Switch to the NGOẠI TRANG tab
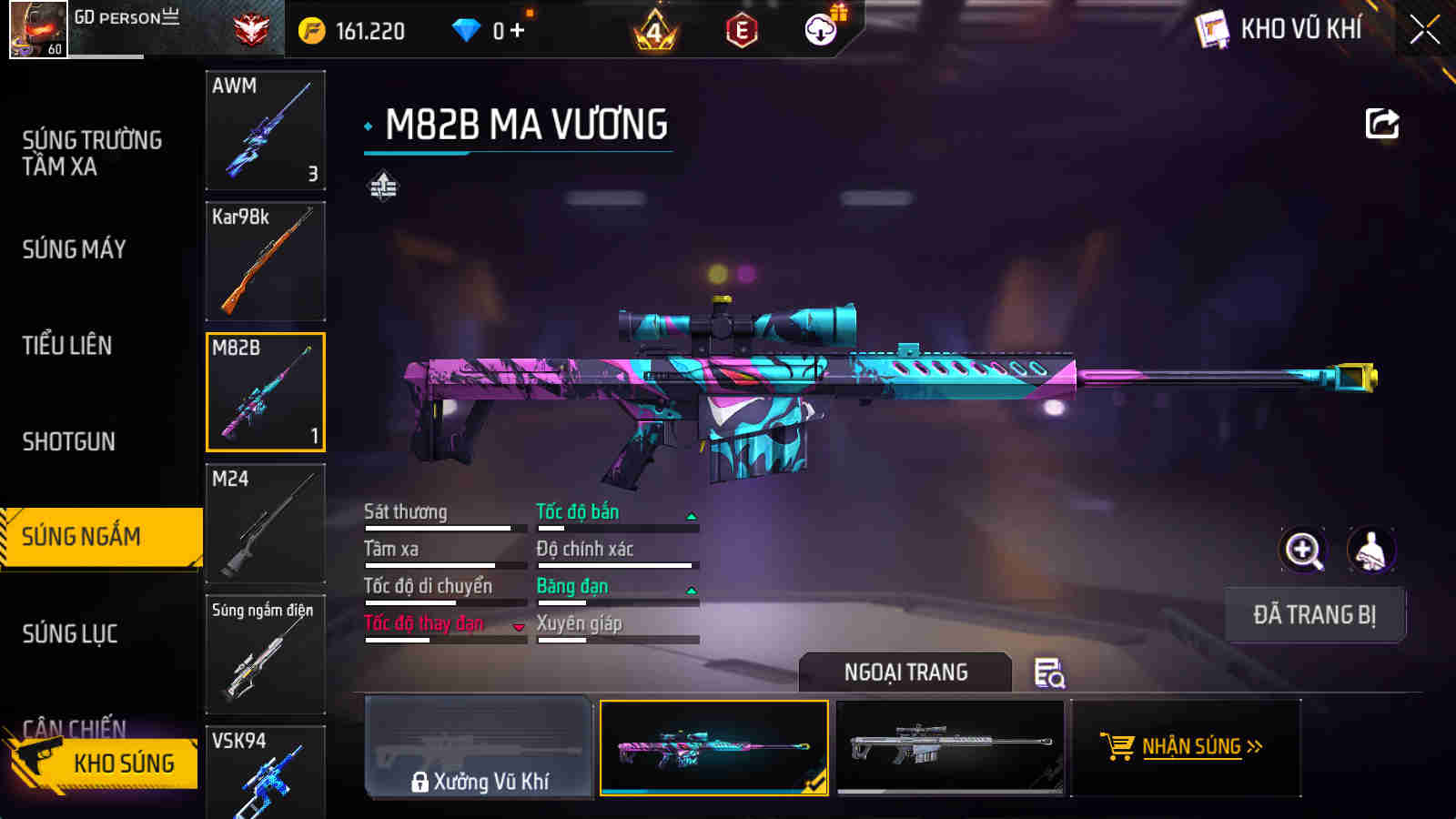The width and height of the screenshot is (1456, 819). 904,672
